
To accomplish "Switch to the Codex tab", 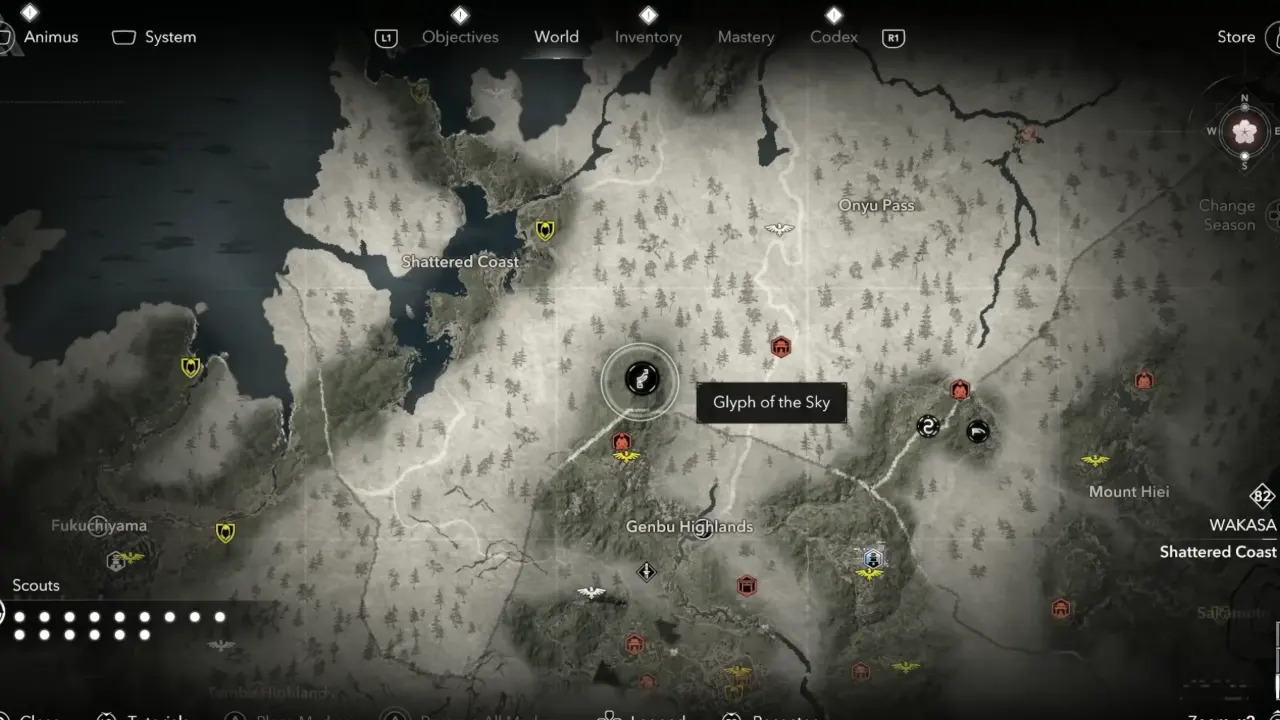I will tap(834, 37).
